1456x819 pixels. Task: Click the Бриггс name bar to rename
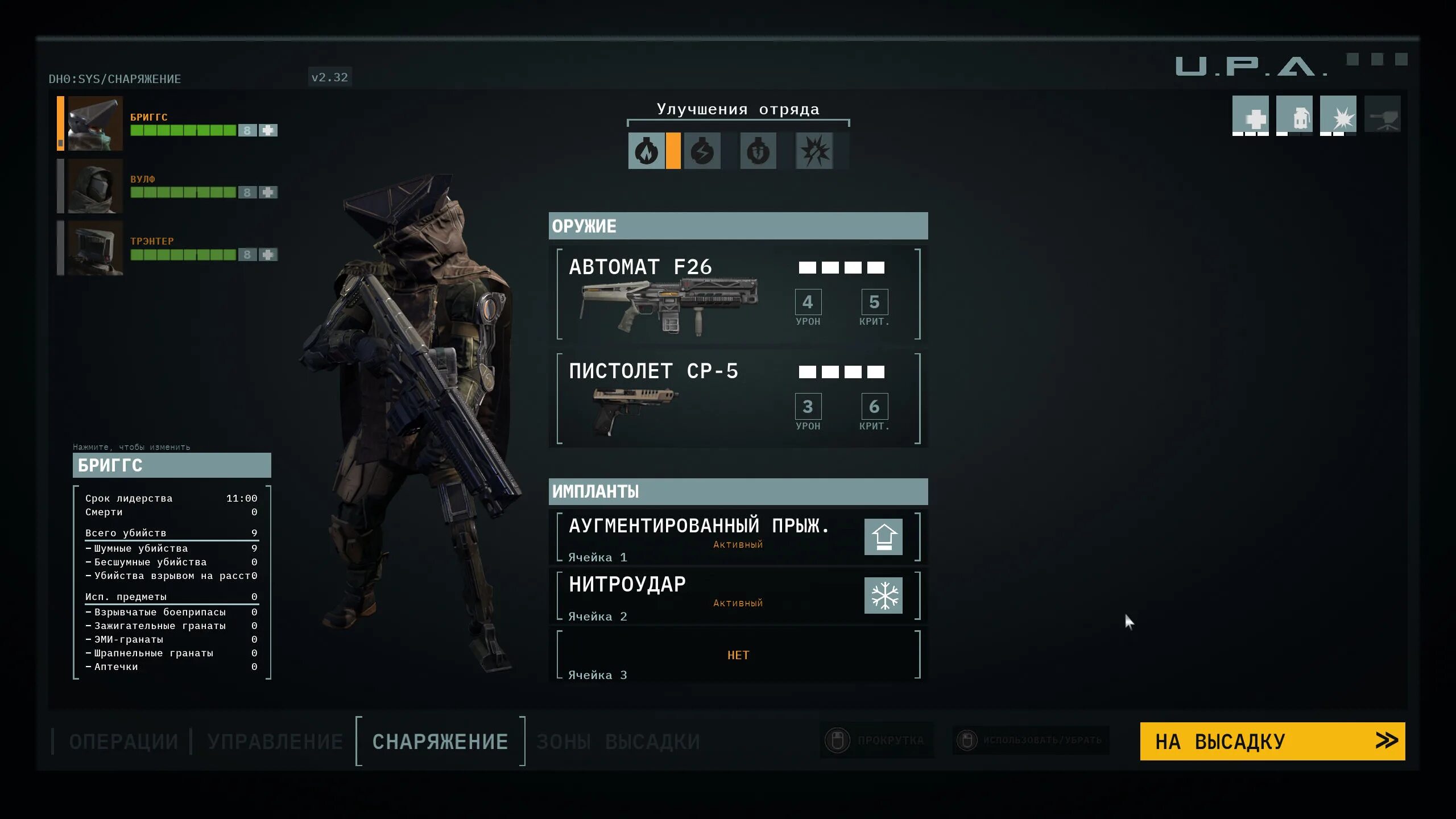point(172,465)
